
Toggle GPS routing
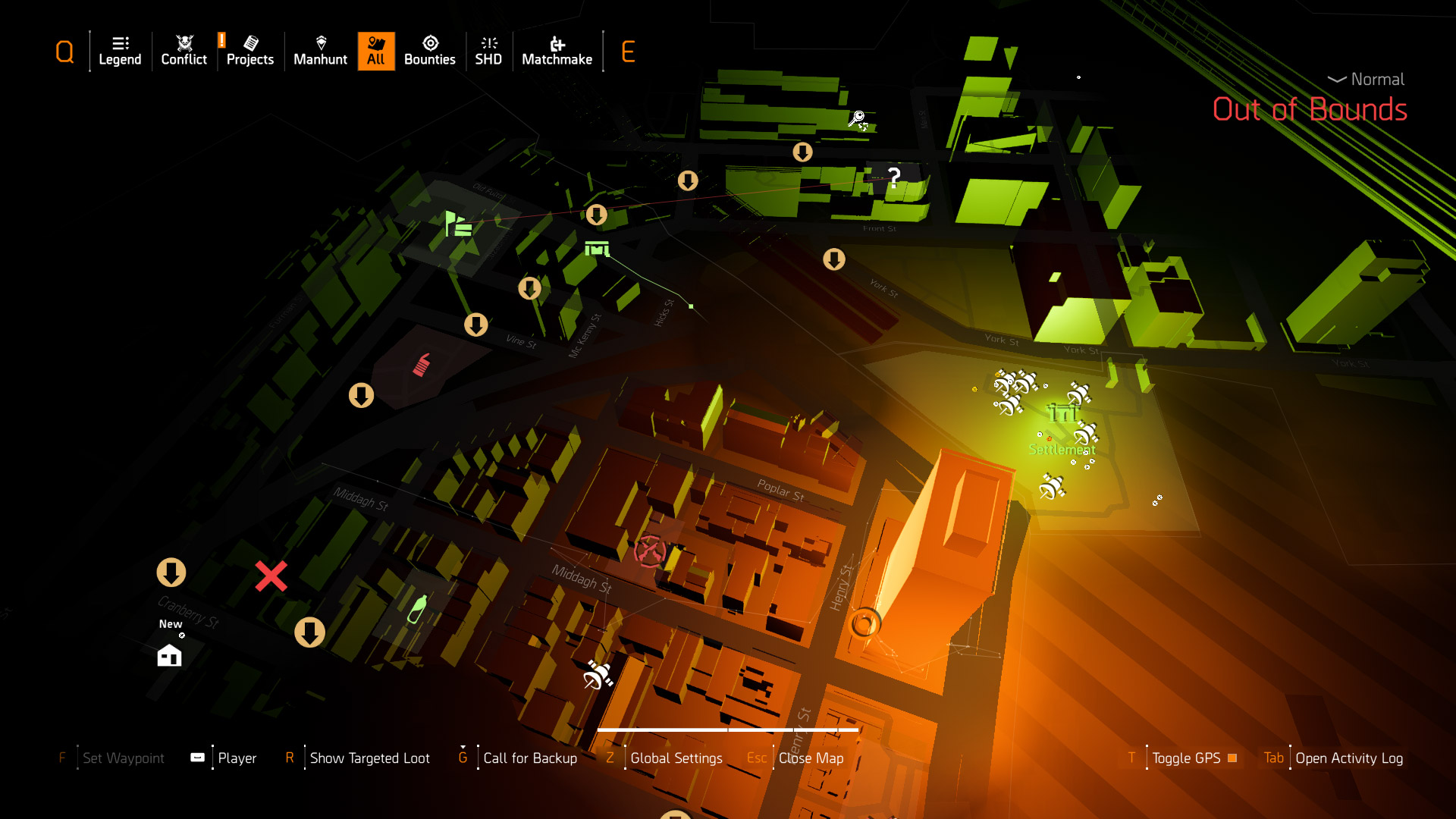[x=1186, y=758]
